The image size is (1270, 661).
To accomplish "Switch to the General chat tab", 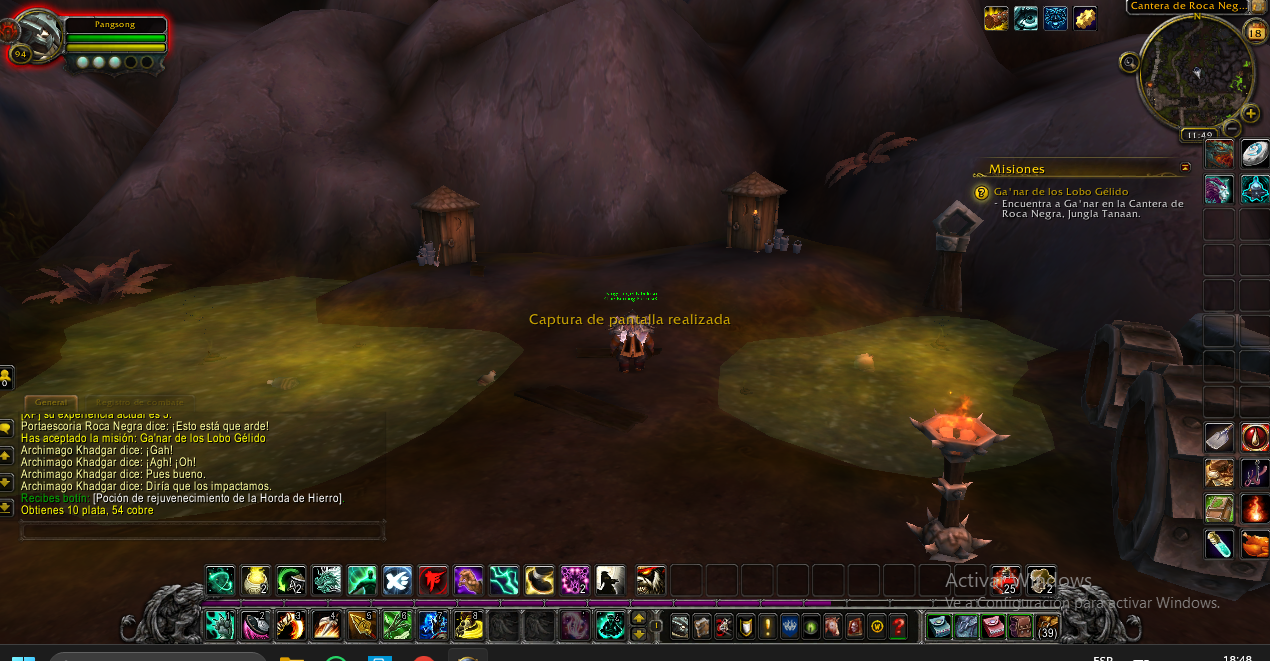I will pos(50,402).
